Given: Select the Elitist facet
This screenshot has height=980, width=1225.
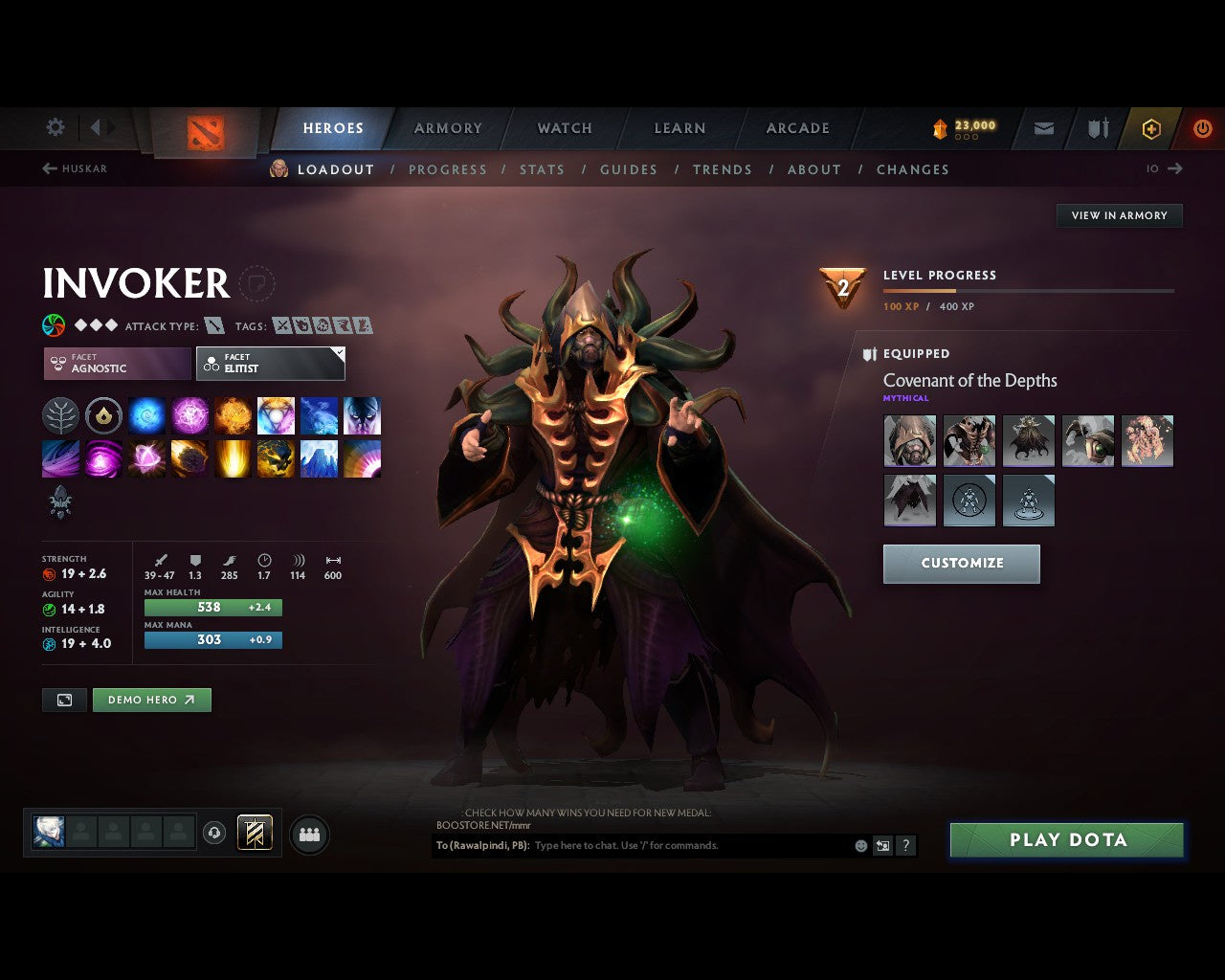Looking at the screenshot, I should tap(271, 364).
